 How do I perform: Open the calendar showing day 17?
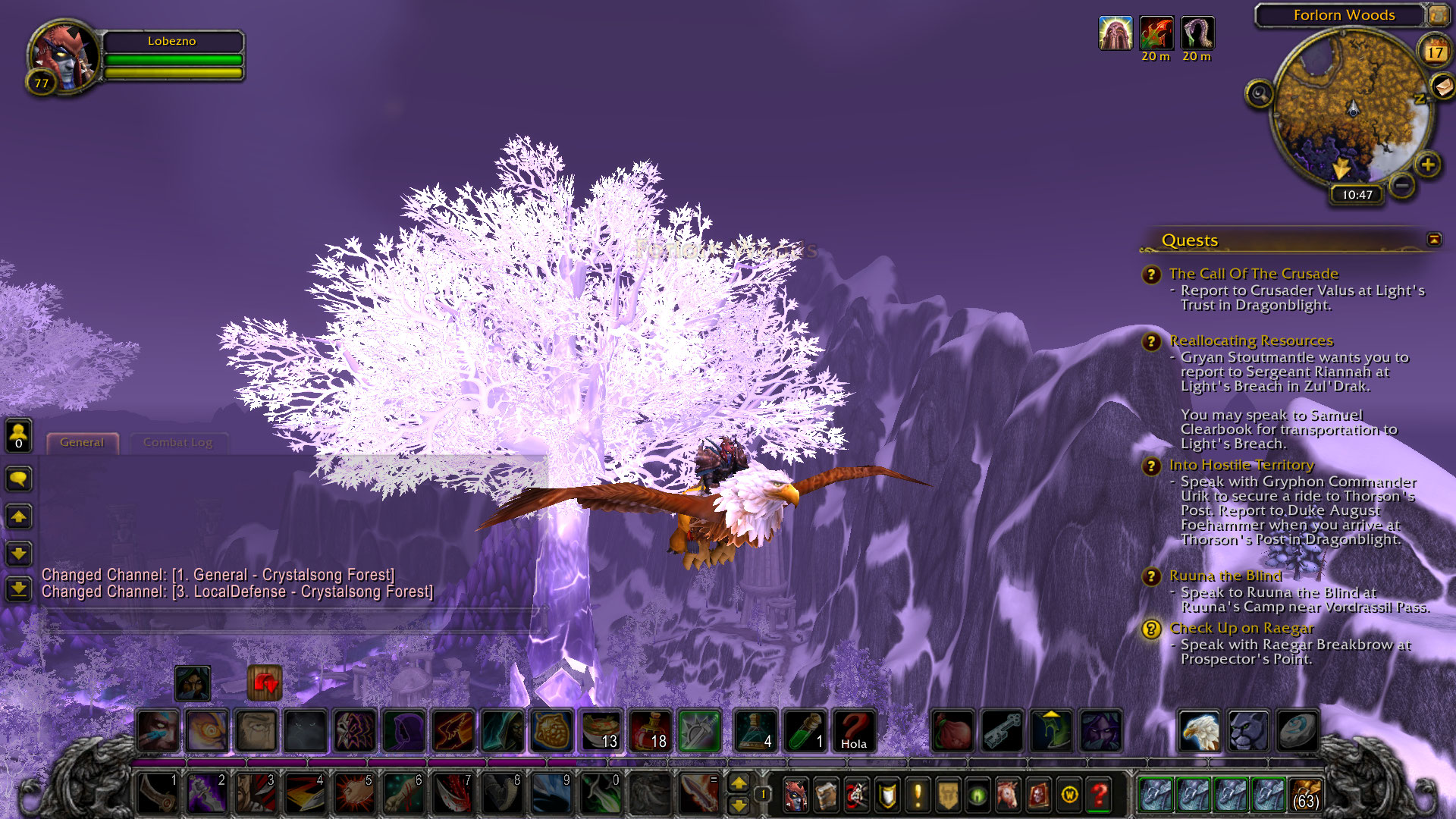tap(1434, 52)
